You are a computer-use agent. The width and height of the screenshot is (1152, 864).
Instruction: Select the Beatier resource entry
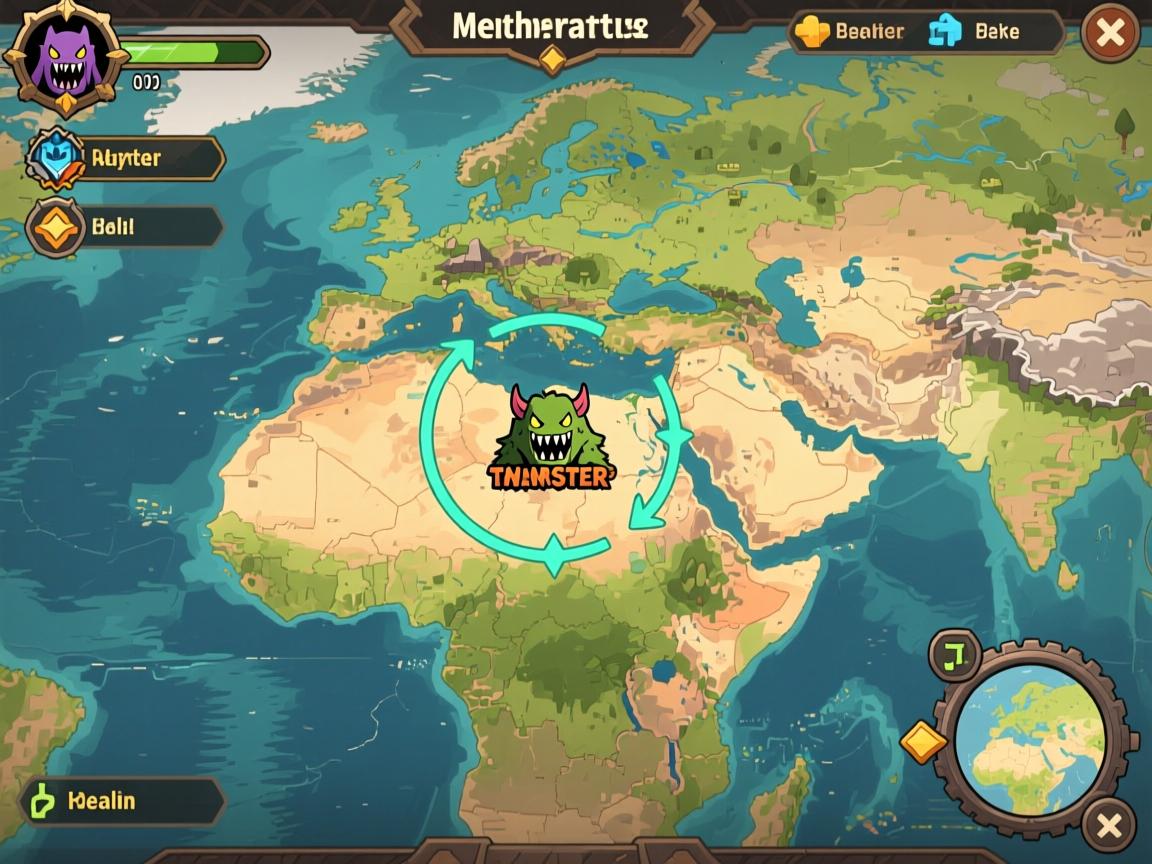pyautogui.click(x=851, y=32)
